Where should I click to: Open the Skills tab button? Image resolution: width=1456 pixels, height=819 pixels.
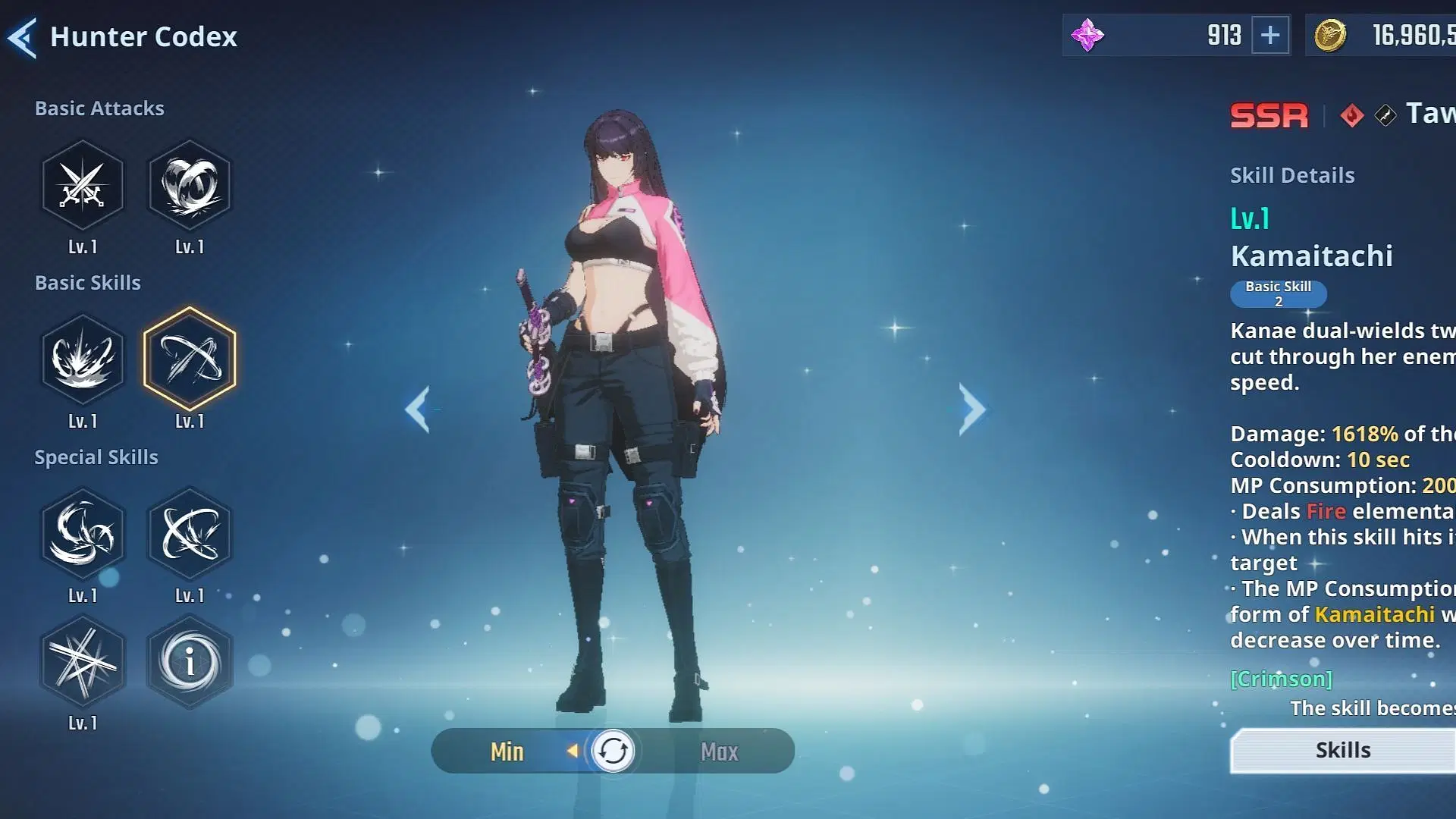[x=1343, y=751]
